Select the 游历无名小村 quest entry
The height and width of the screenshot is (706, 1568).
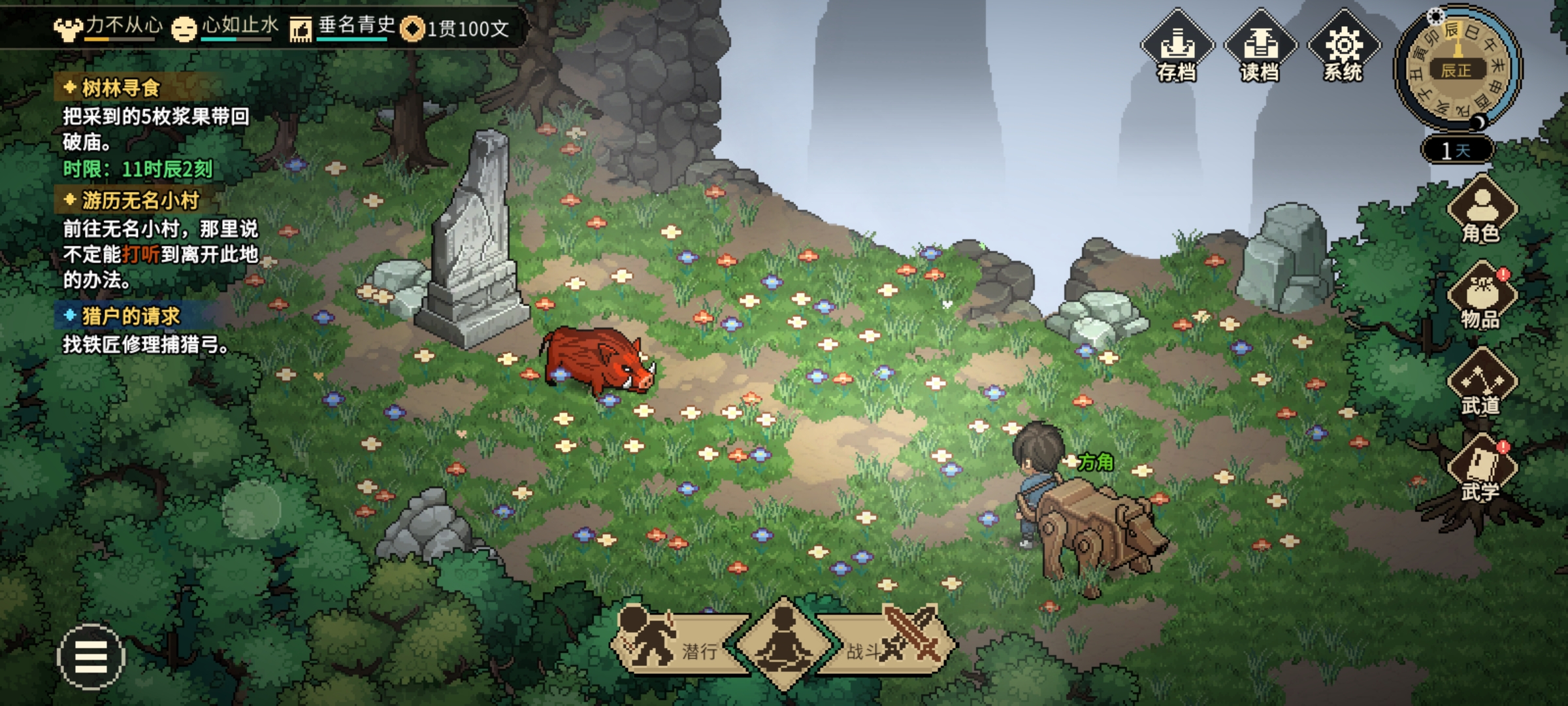pyautogui.click(x=140, y=201)
